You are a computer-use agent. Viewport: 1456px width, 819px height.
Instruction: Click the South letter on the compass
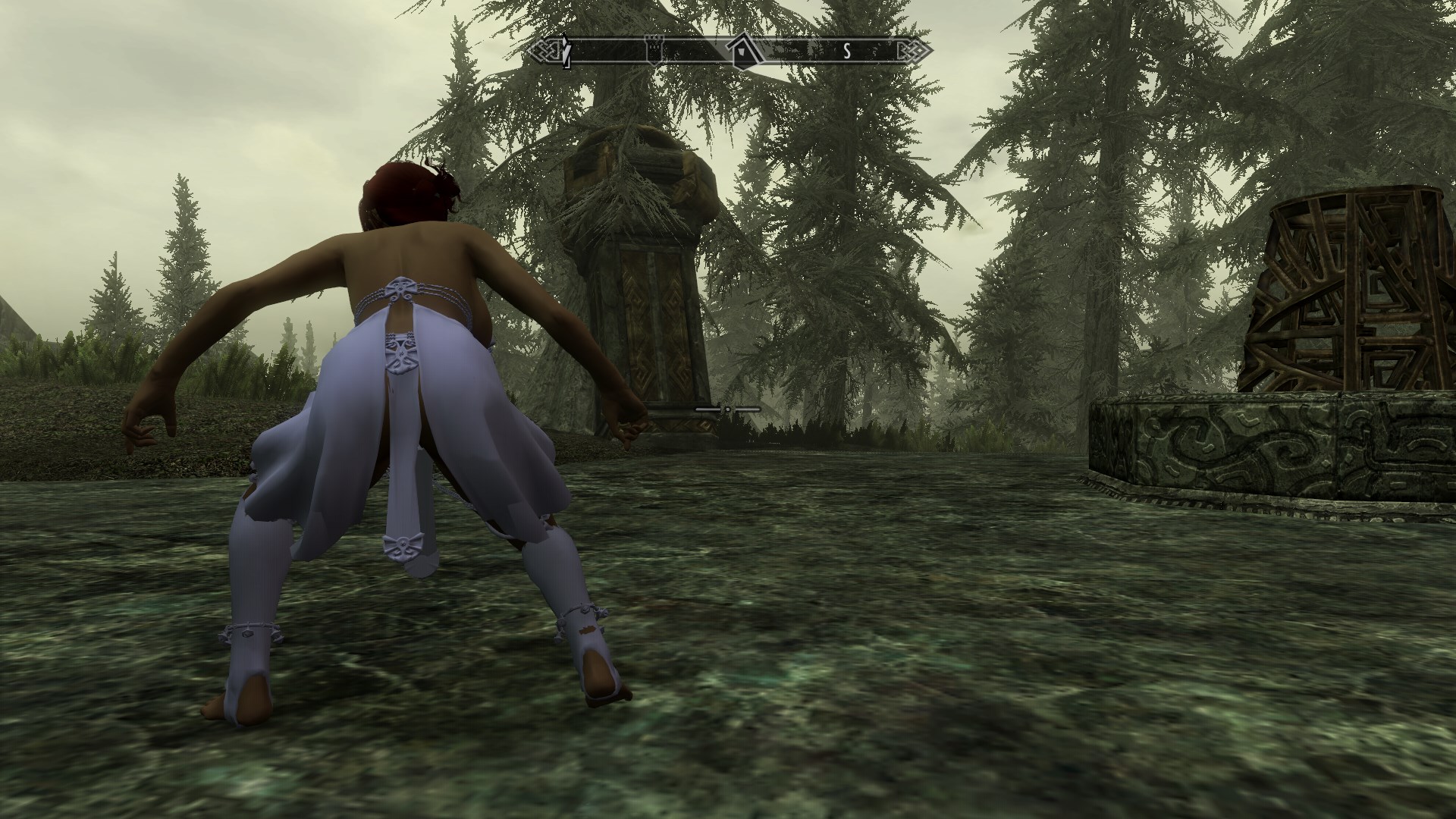click(x=848, y=52)
